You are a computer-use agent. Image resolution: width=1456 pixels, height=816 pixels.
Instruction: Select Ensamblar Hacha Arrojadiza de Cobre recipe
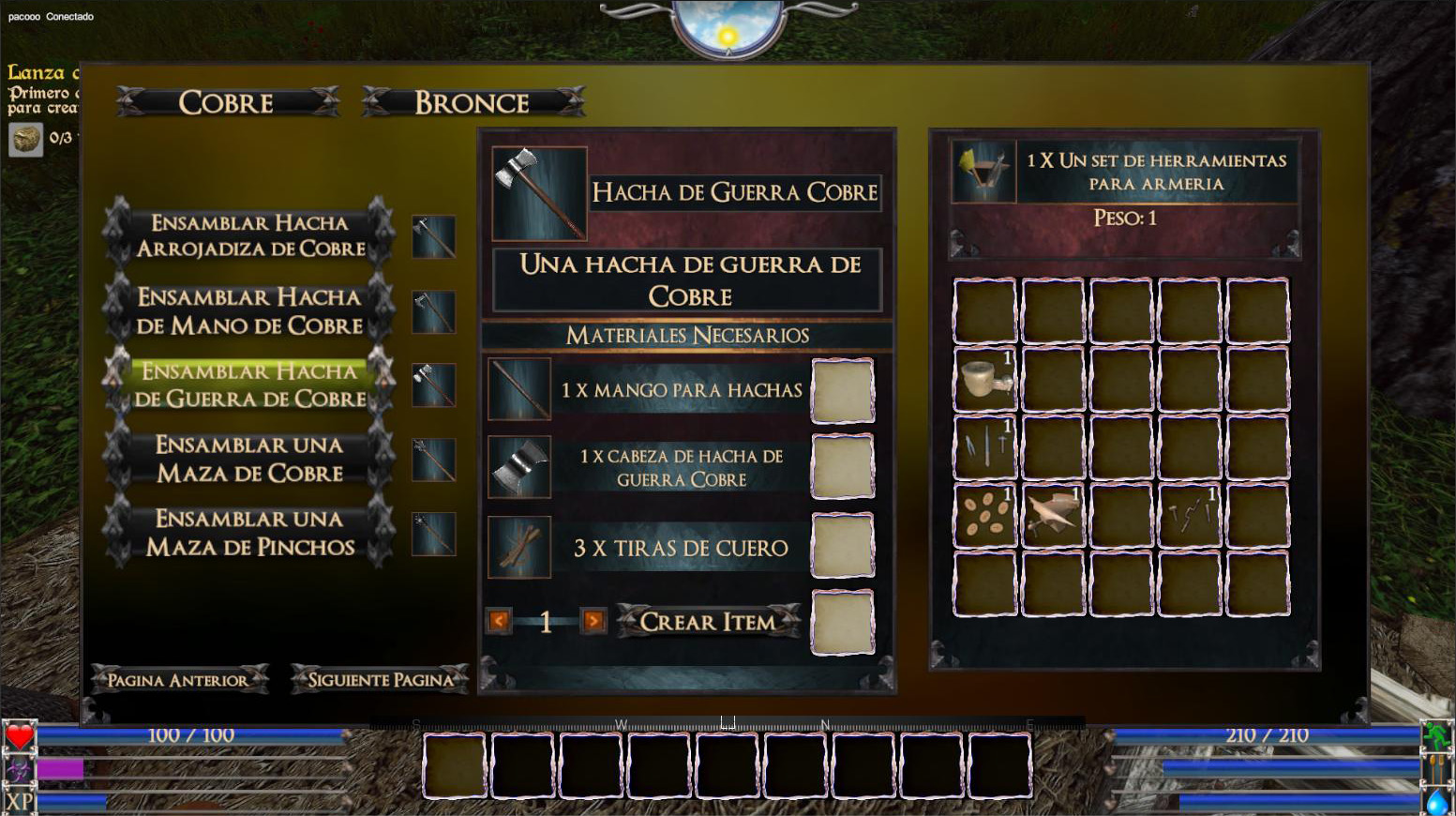(249, 235)
